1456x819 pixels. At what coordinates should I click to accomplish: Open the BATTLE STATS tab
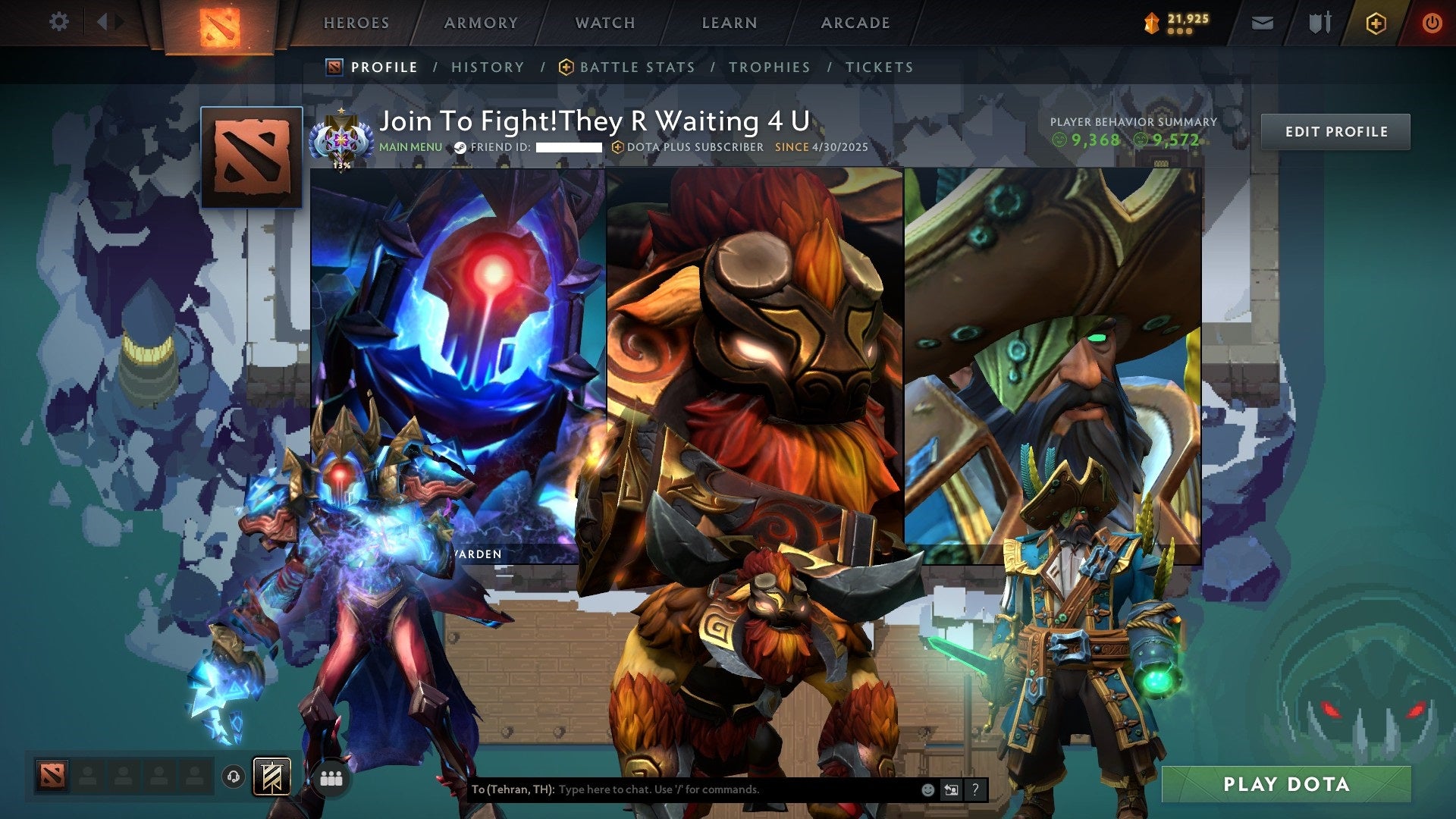(636, 67)
